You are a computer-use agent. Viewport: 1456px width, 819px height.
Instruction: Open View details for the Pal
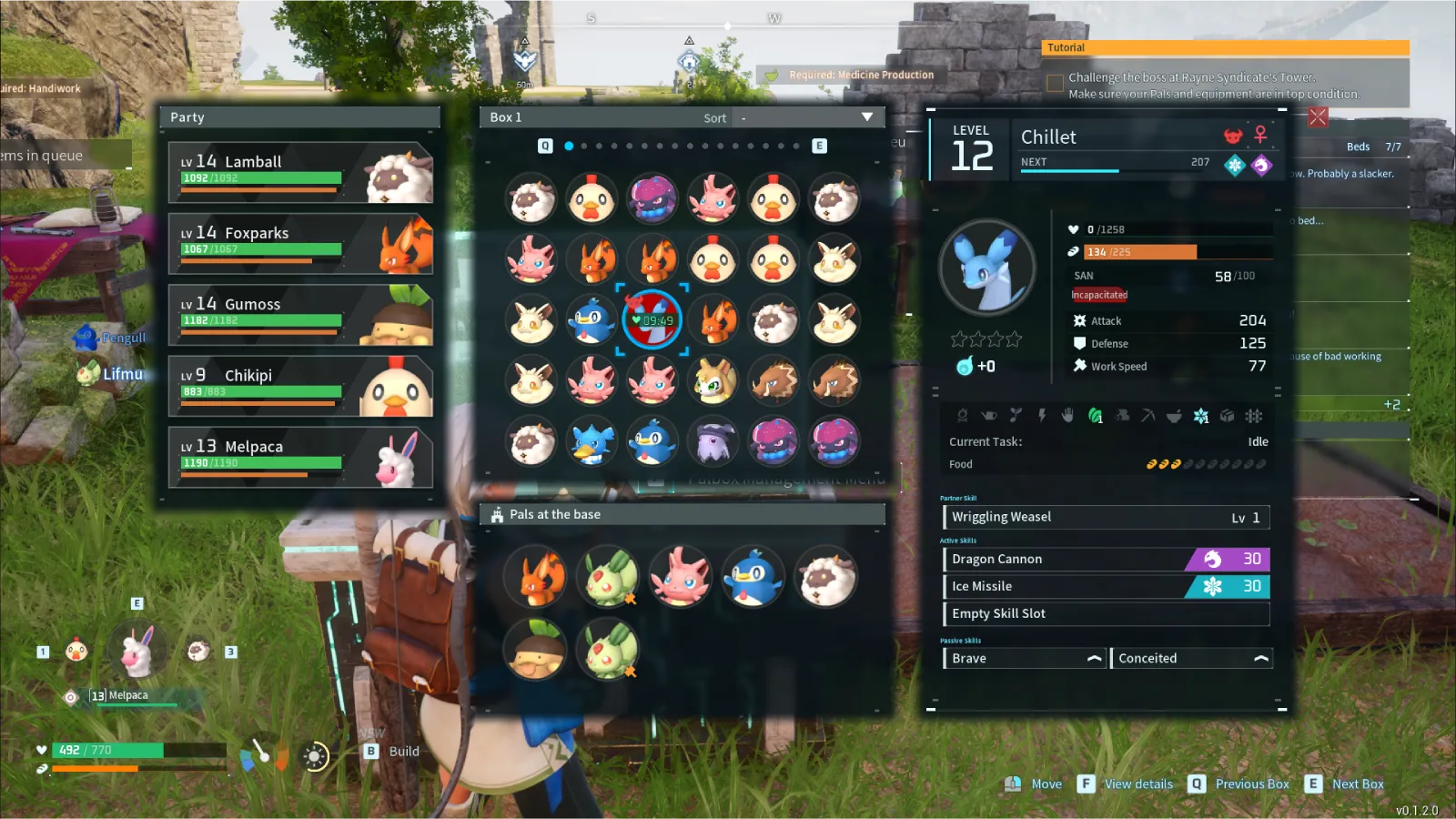1127,784
